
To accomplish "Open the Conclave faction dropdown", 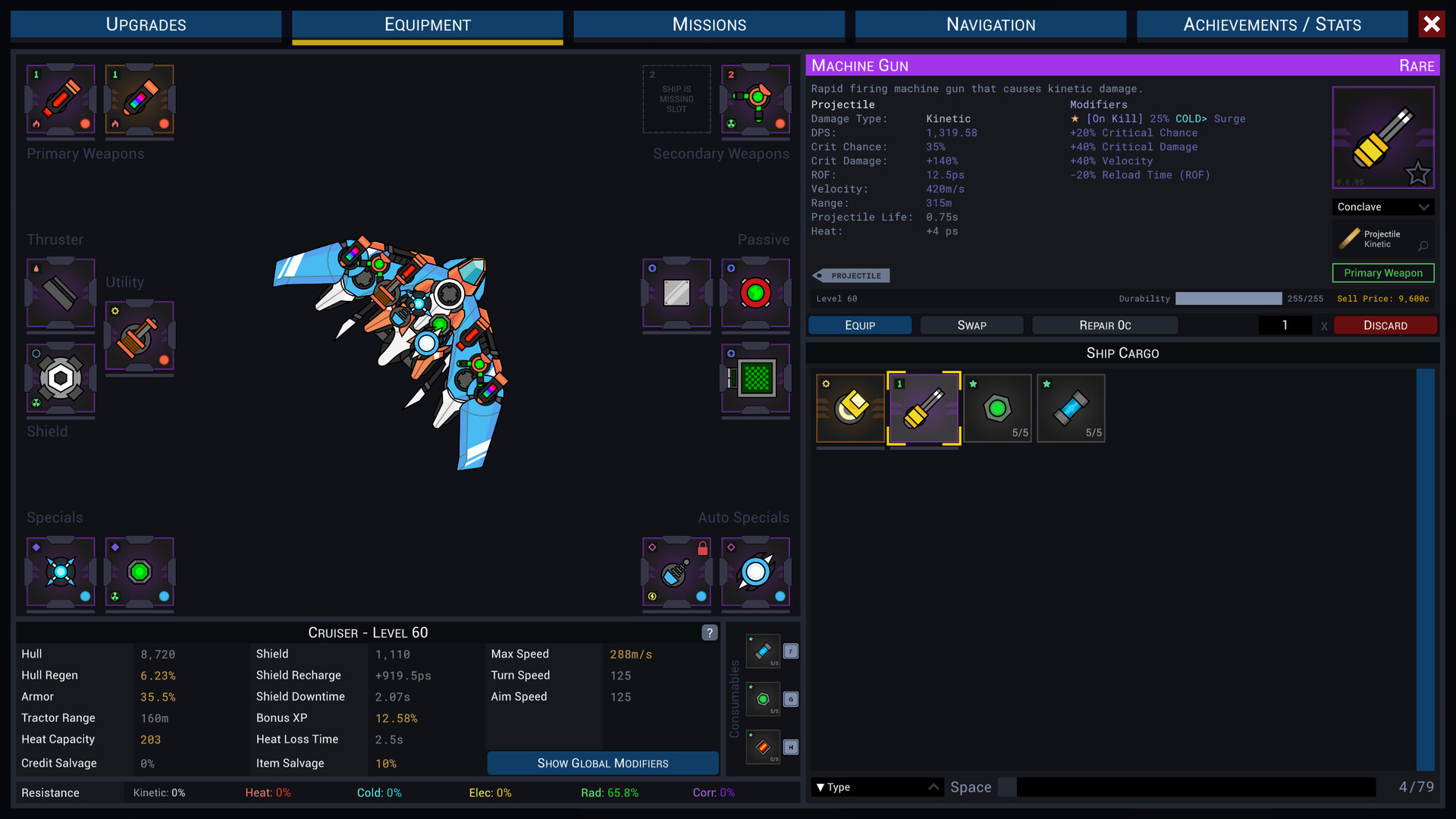I will [x=1382, y=206].
